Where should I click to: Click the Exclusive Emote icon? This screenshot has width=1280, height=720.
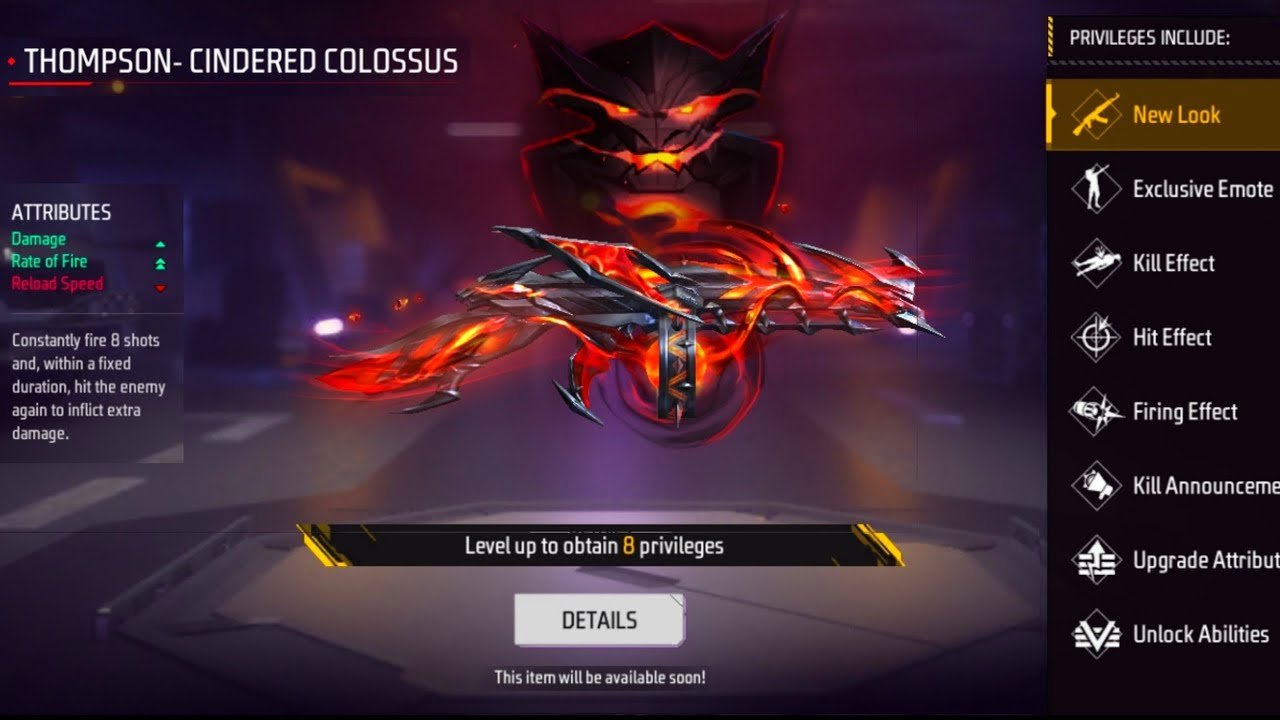tap(1096, 188)
